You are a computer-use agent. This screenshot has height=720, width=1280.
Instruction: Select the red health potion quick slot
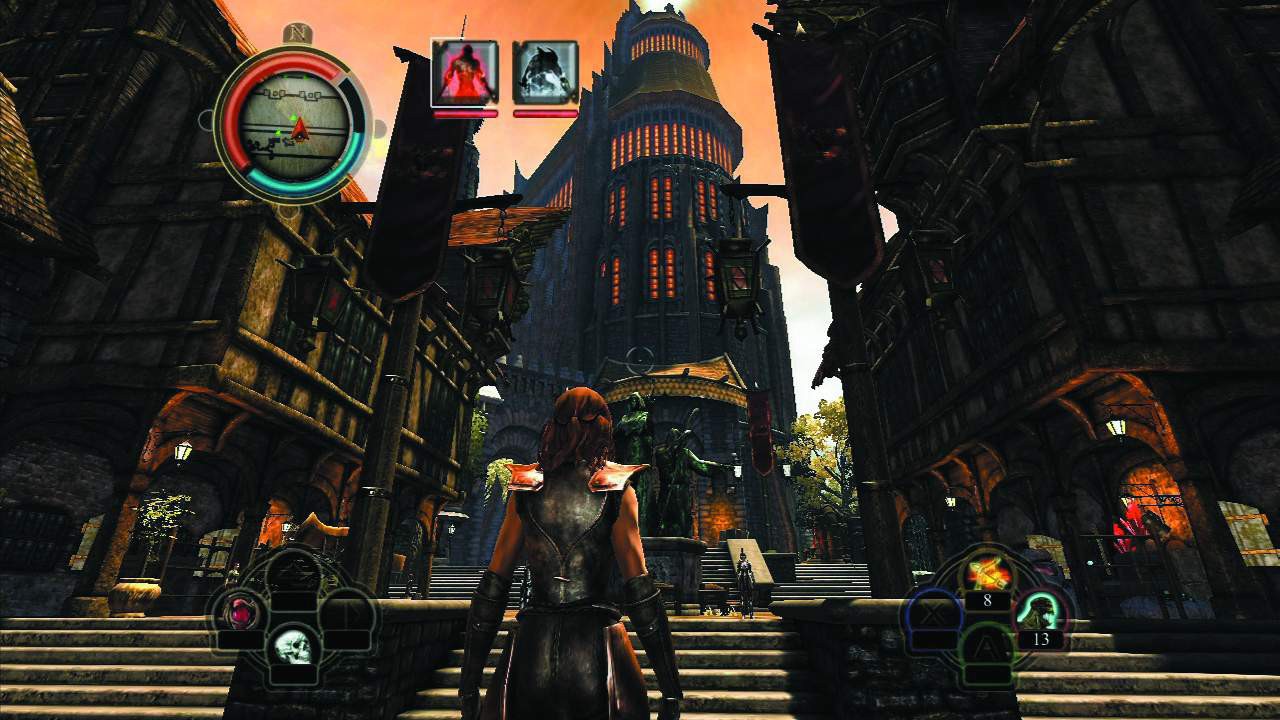239,612
